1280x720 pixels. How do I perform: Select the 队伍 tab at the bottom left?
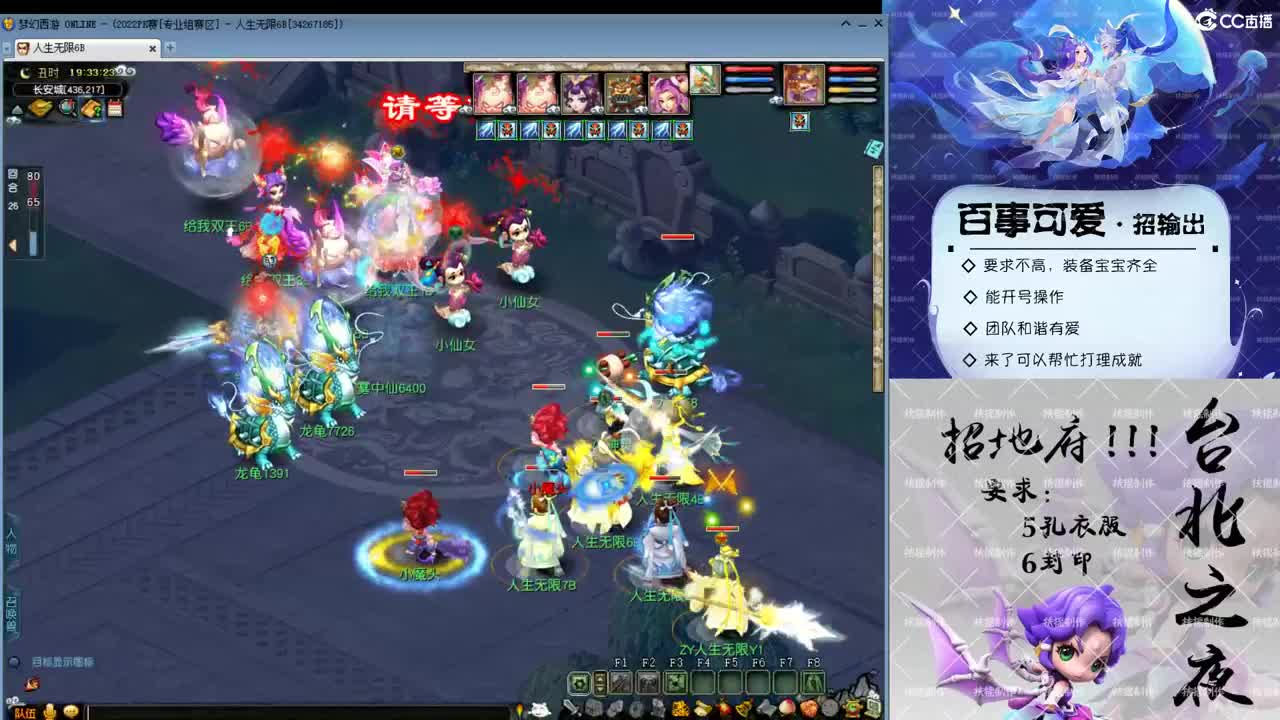click(26, 712)
